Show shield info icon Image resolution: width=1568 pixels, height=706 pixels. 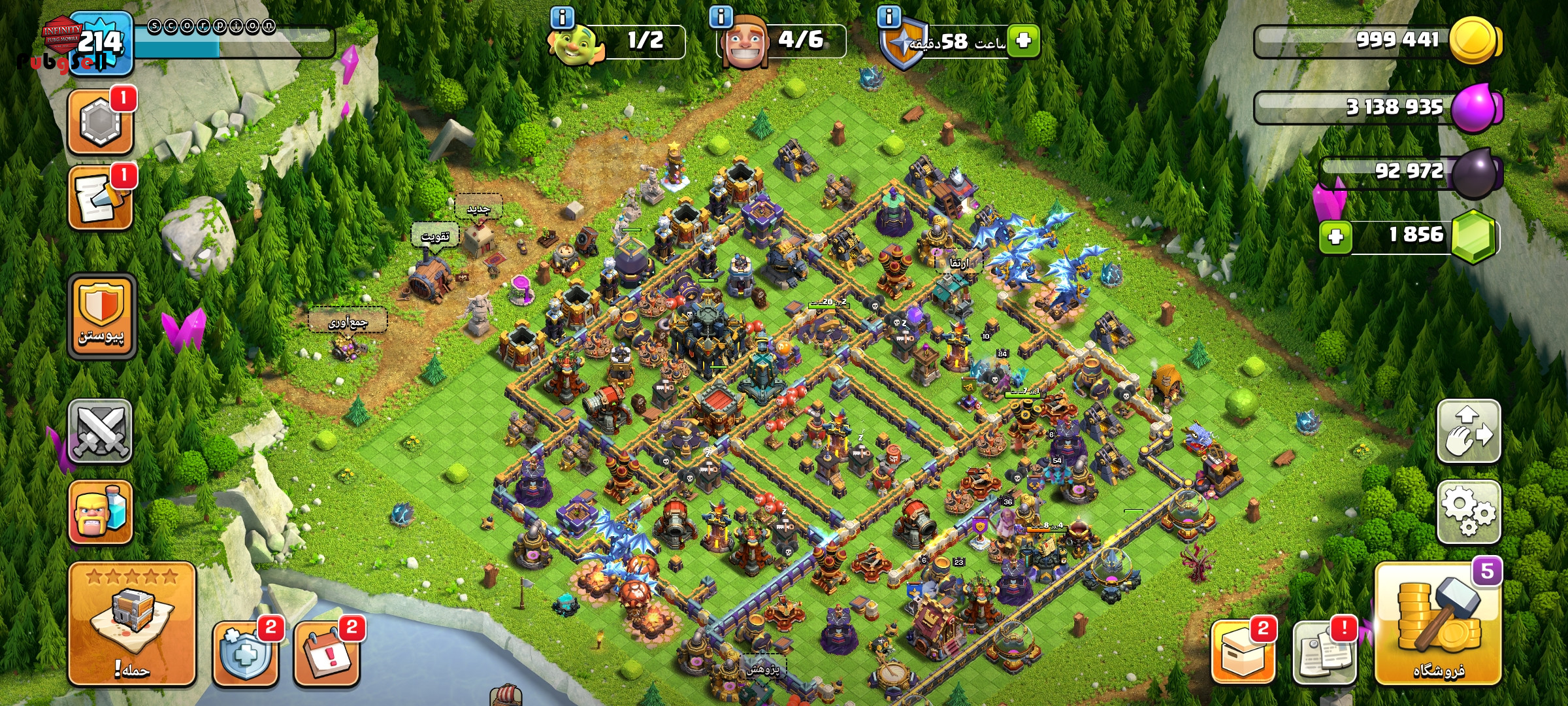pyautogui.click(x=889, y=16)
